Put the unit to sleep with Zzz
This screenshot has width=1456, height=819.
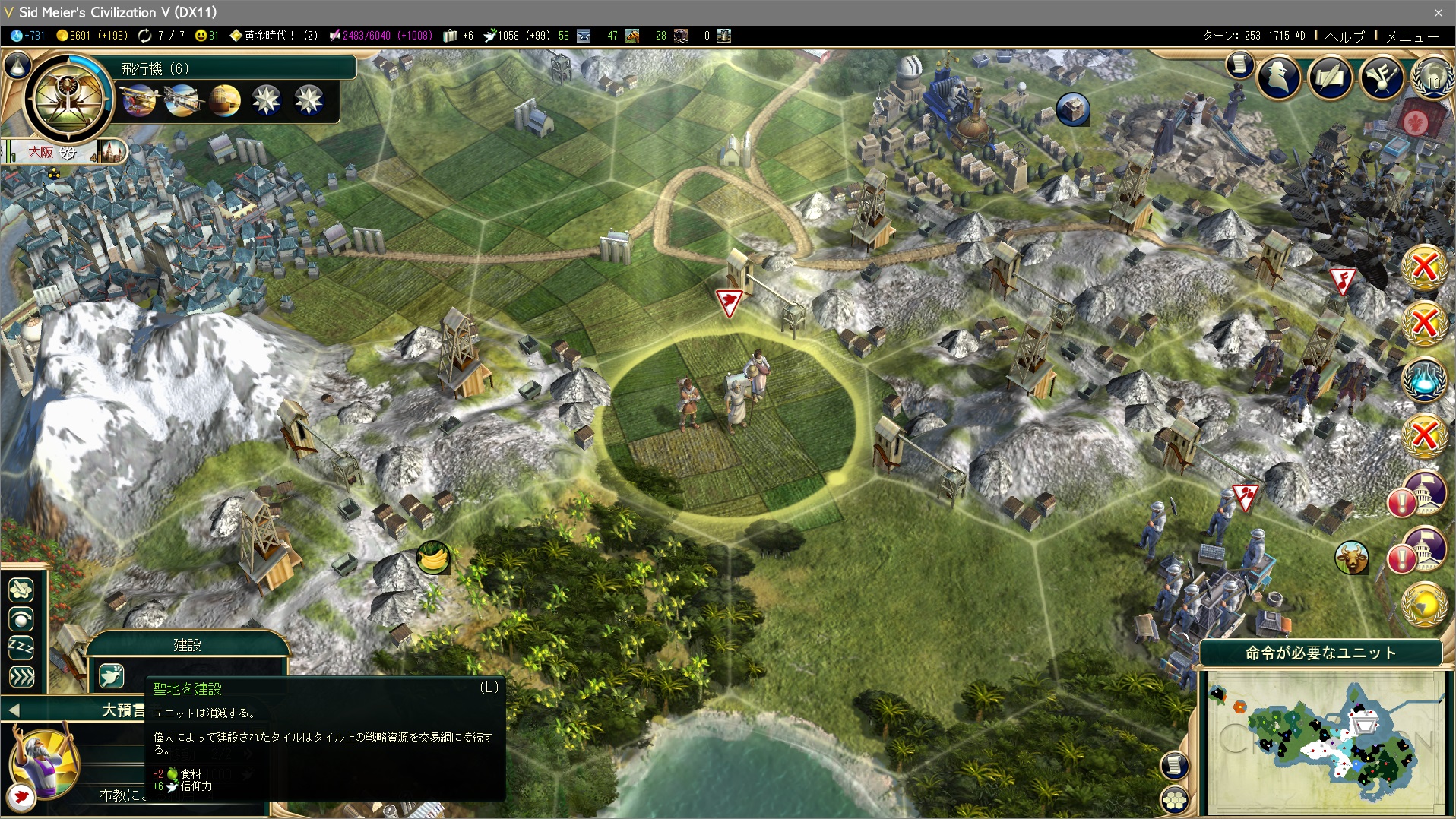(21, 647)
